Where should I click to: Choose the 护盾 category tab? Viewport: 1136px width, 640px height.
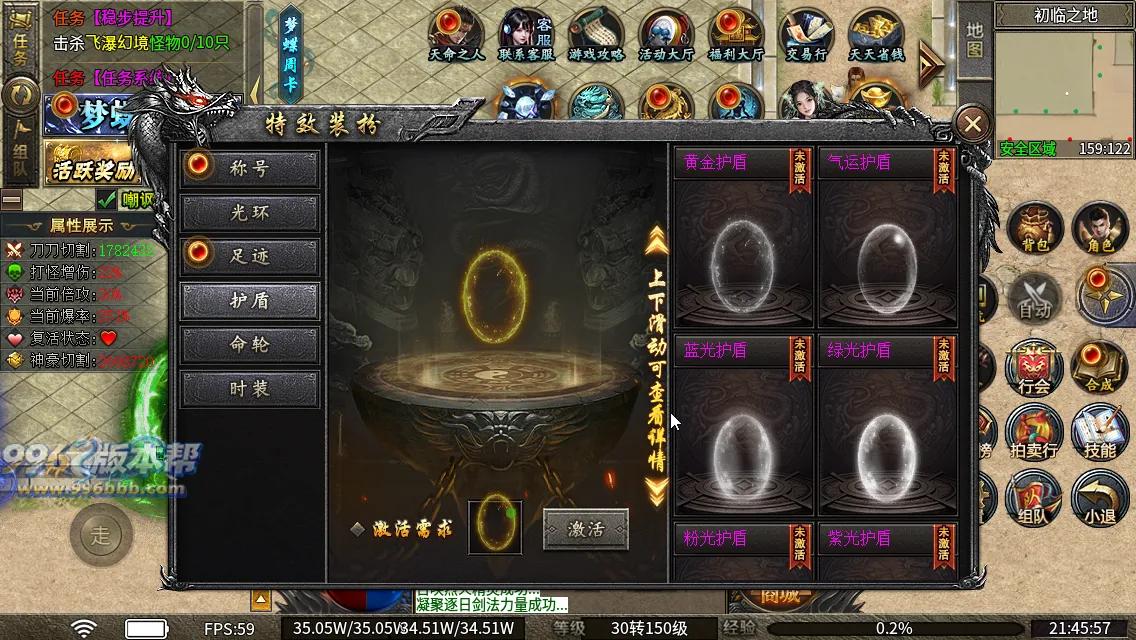(250, 300)
